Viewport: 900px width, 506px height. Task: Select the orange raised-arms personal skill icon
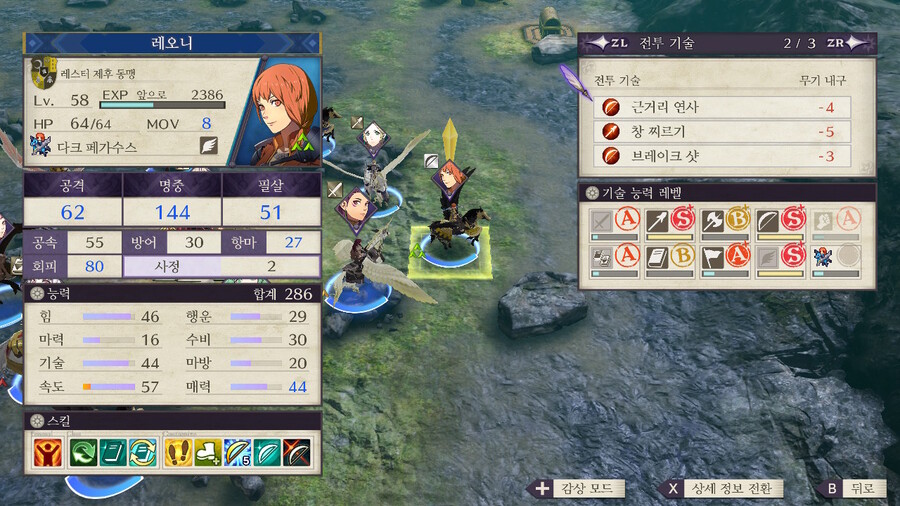[45, 452]
